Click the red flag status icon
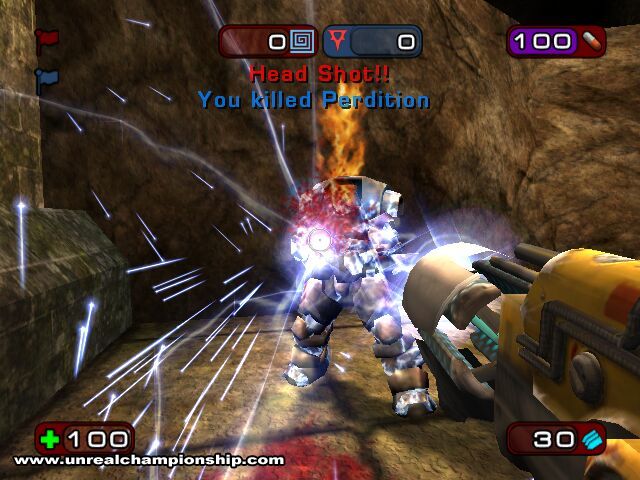The height and width of the screenshot is (480, 640). (x=46, y=41)
